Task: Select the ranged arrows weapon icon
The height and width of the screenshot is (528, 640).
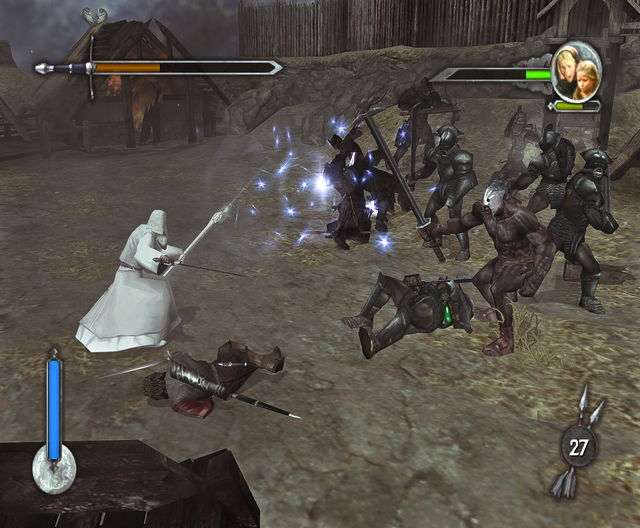Action: (x=578, y=447)
